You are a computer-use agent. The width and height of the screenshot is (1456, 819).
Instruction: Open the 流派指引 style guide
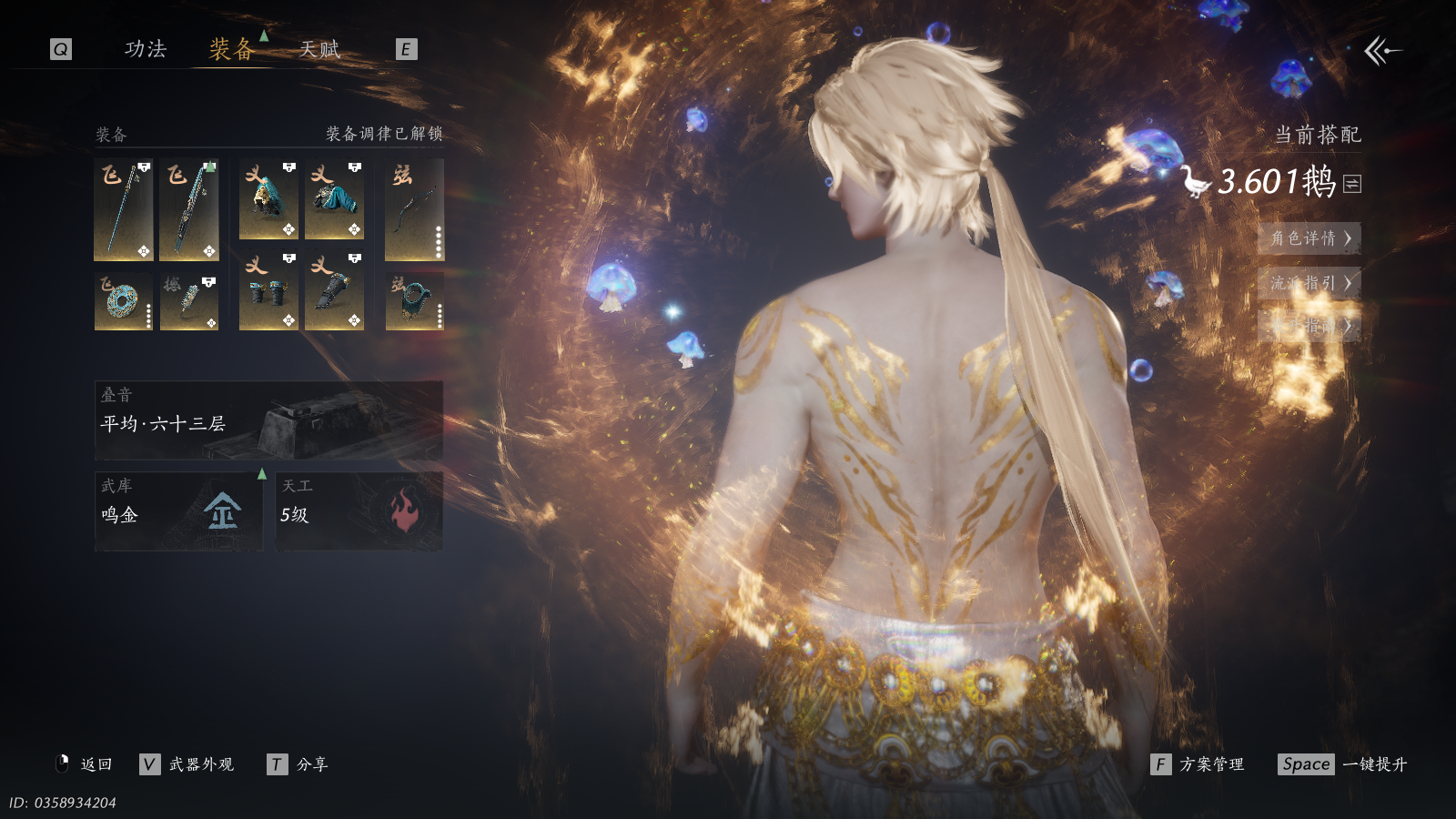pyautogui.click(x=1309, y=282)
